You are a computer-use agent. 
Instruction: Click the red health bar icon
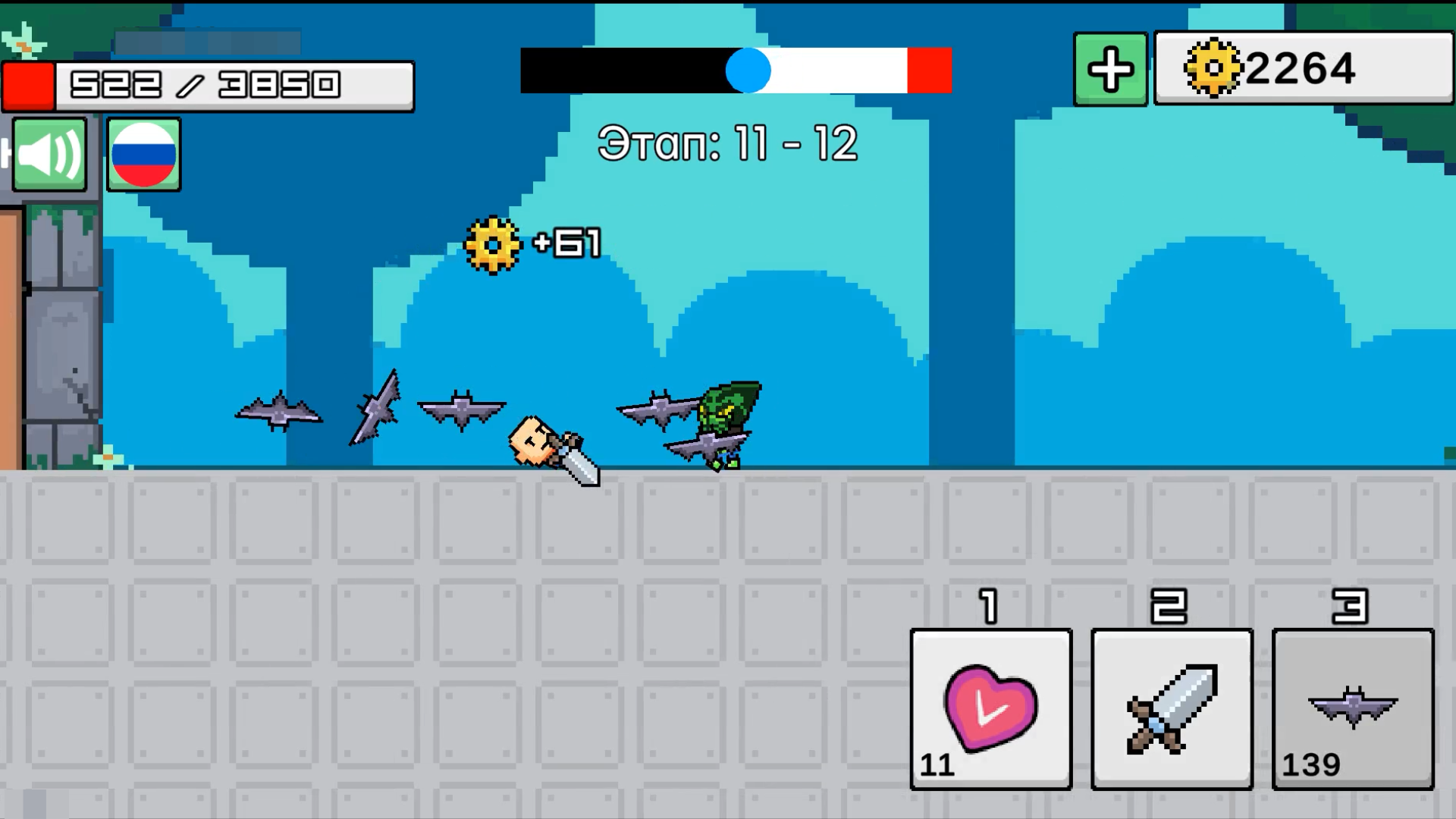[29, 86]
